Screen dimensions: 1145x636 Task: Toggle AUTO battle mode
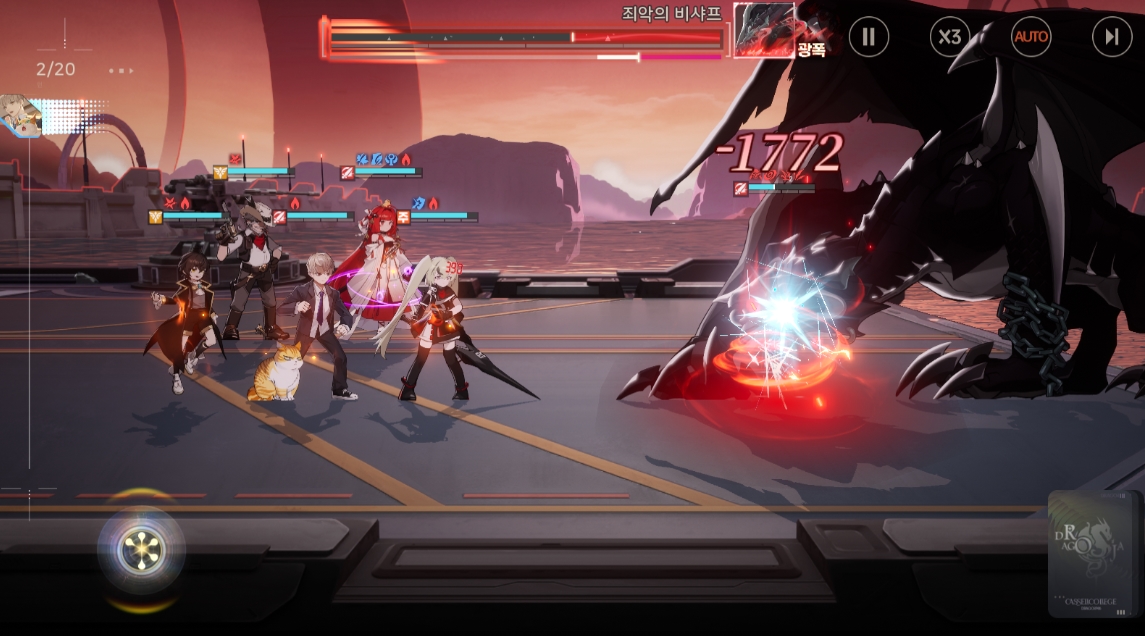click(x=1031, y=37)
